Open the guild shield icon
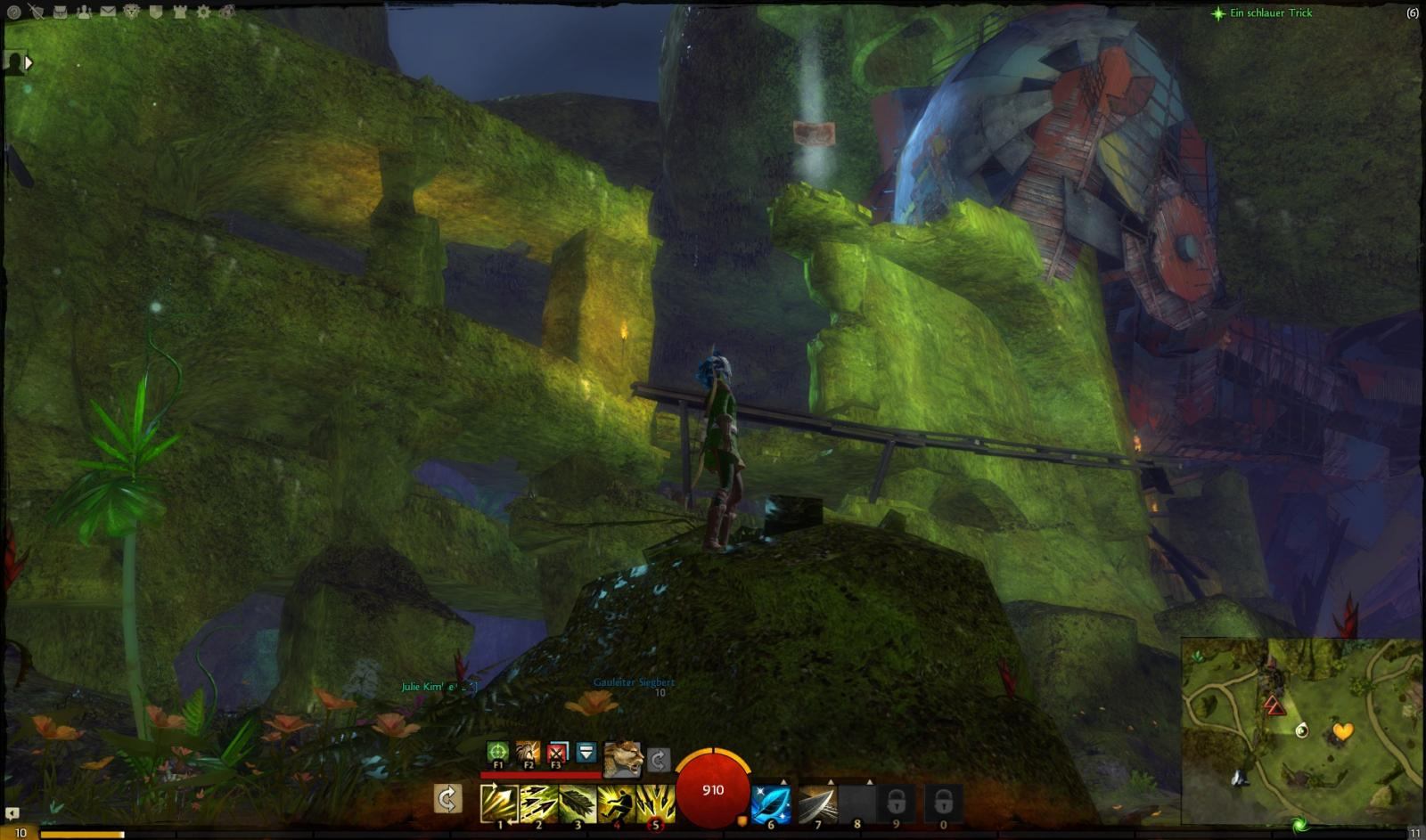Image resolution: width=1426 pixels, height=840 pixels. pyautogui.click(x=156, y=12)
